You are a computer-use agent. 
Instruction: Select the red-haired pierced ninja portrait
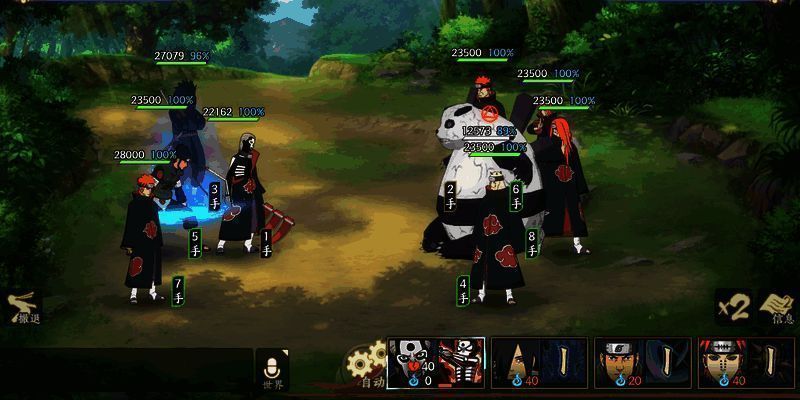click(x=719, y=361)
